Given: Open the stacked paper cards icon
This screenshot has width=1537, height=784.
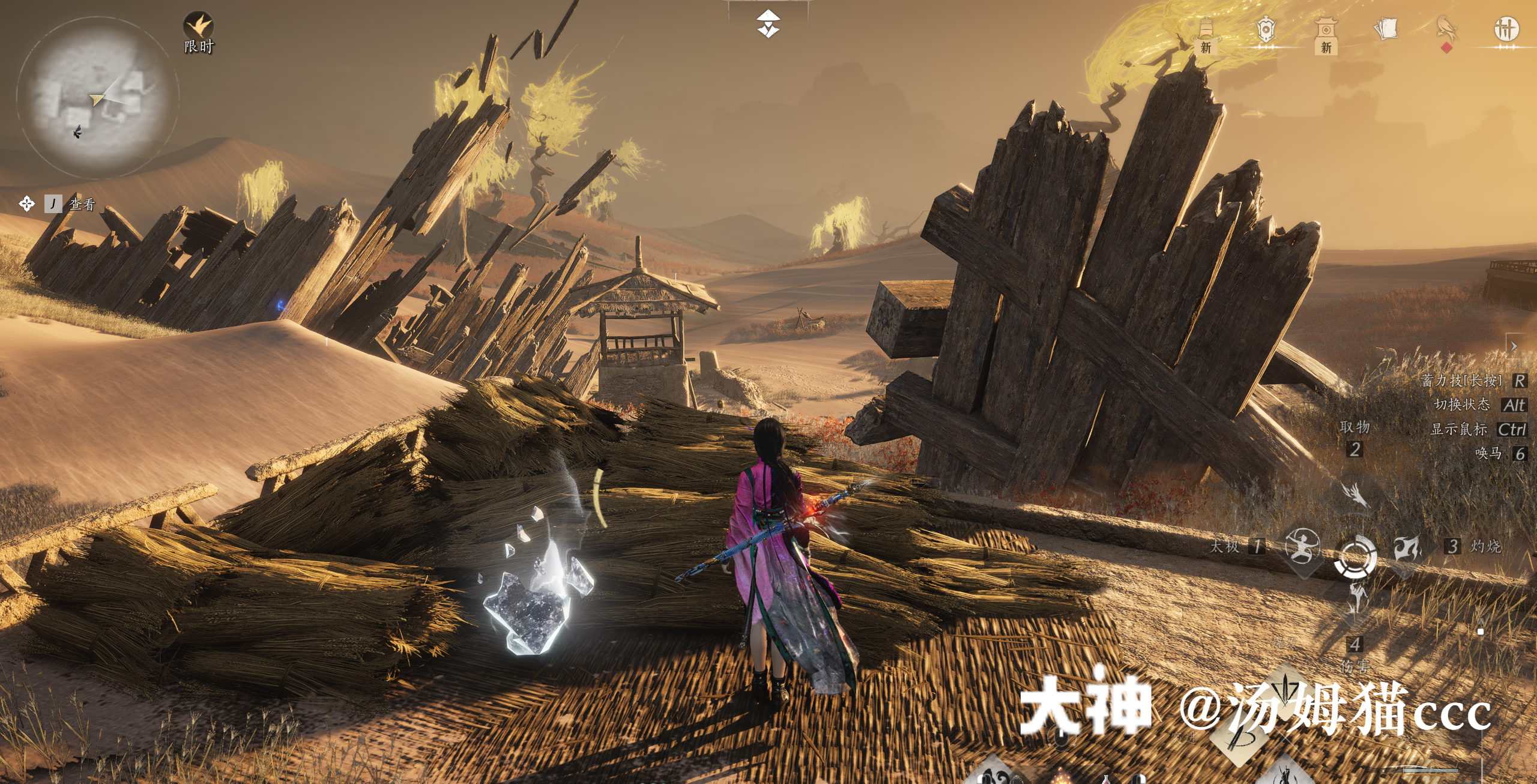Looking at the screenshot, I should [x=1386, y=29].
